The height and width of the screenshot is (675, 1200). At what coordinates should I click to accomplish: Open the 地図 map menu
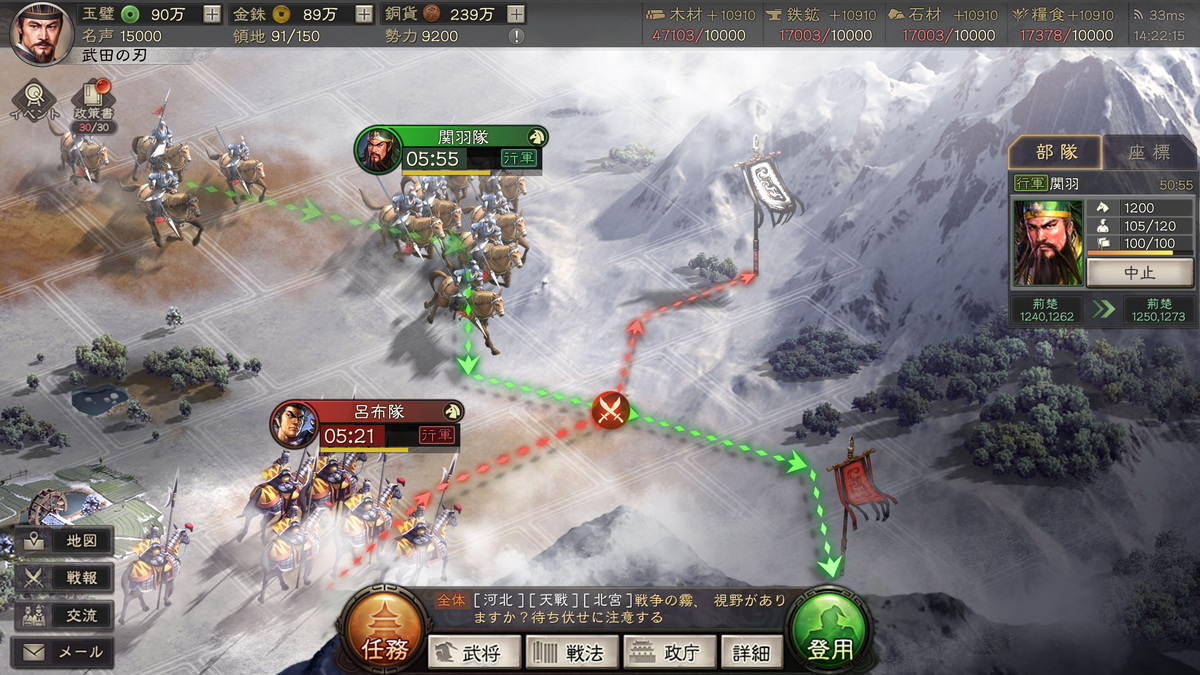tap(66, 541)
